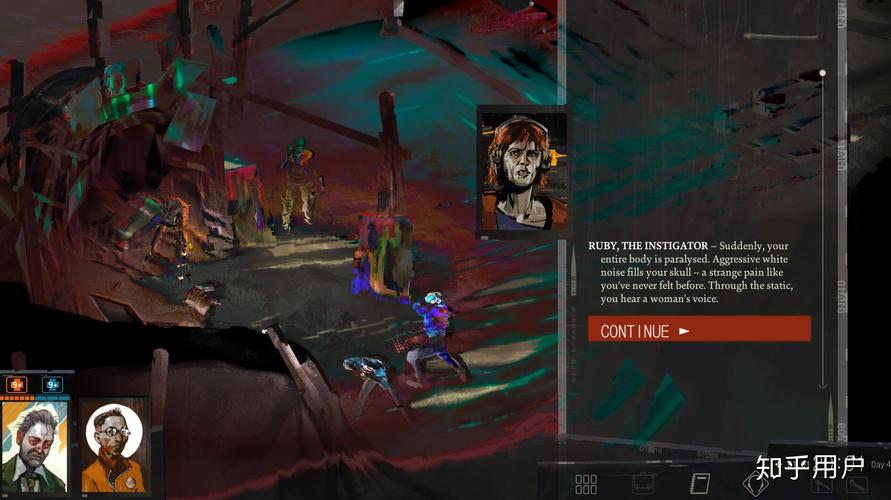Click the dialogue log scrollbar

(822, 228)
